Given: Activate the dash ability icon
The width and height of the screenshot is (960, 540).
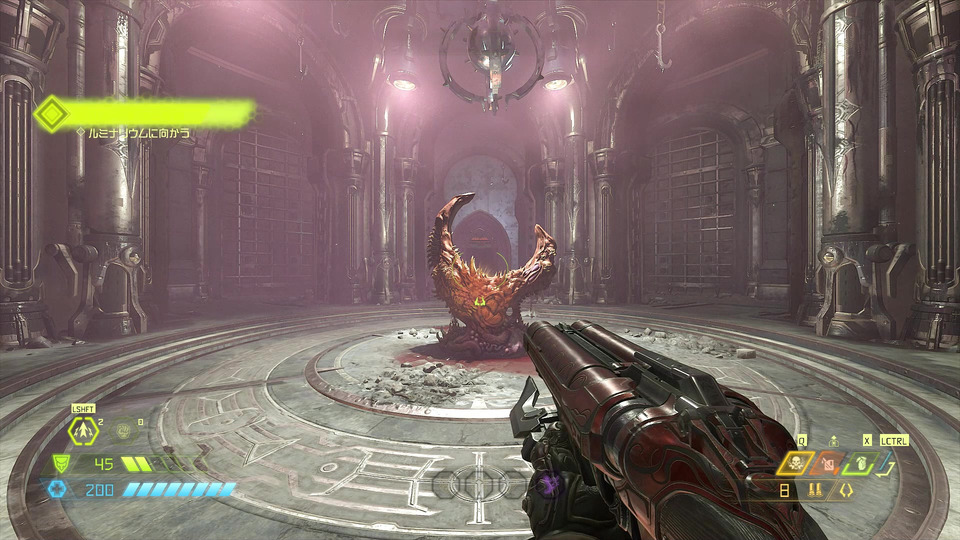Looking at the screenshot, I should coord(82,432).
